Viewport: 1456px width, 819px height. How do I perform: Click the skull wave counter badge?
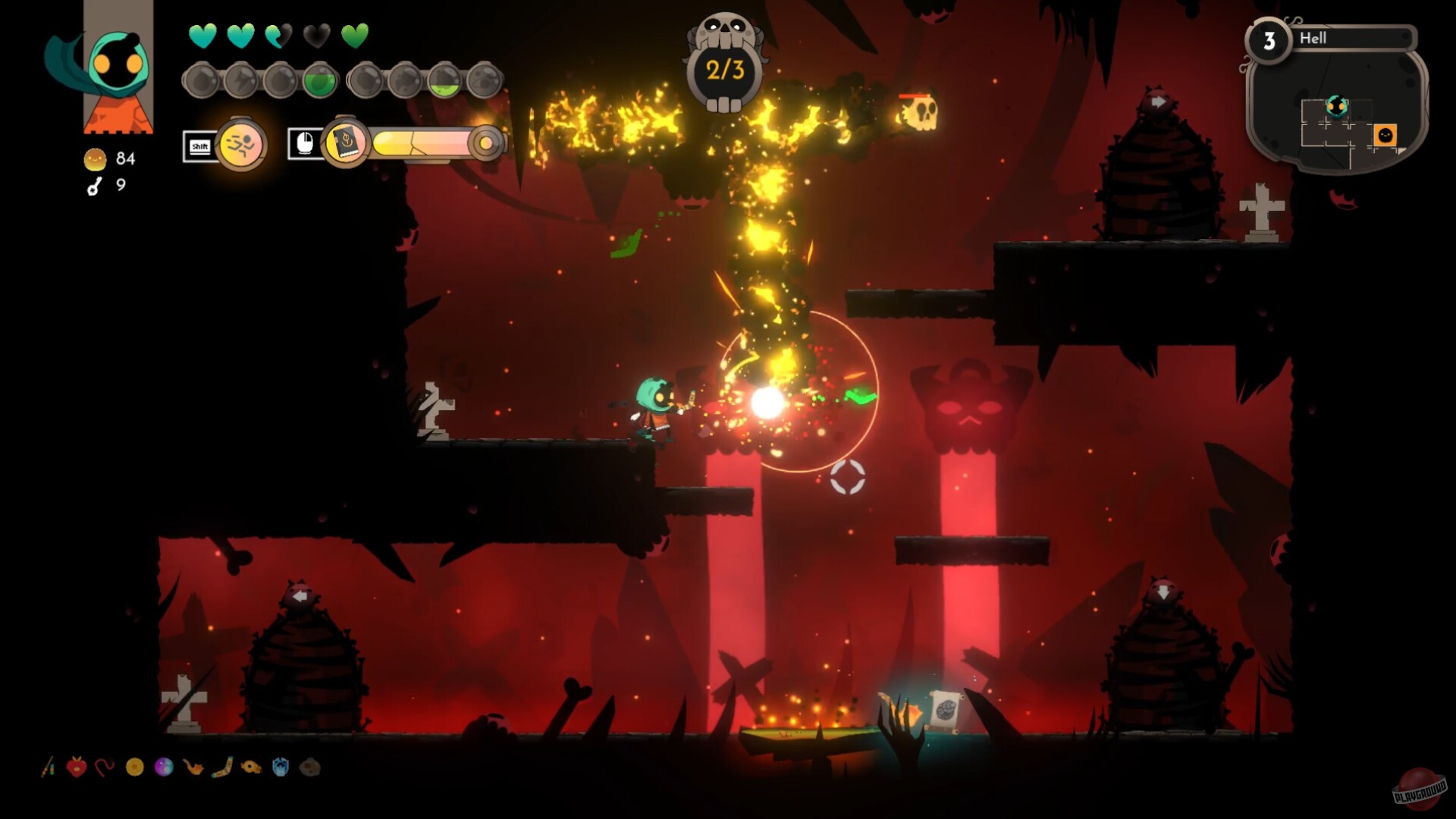[725, 70]
